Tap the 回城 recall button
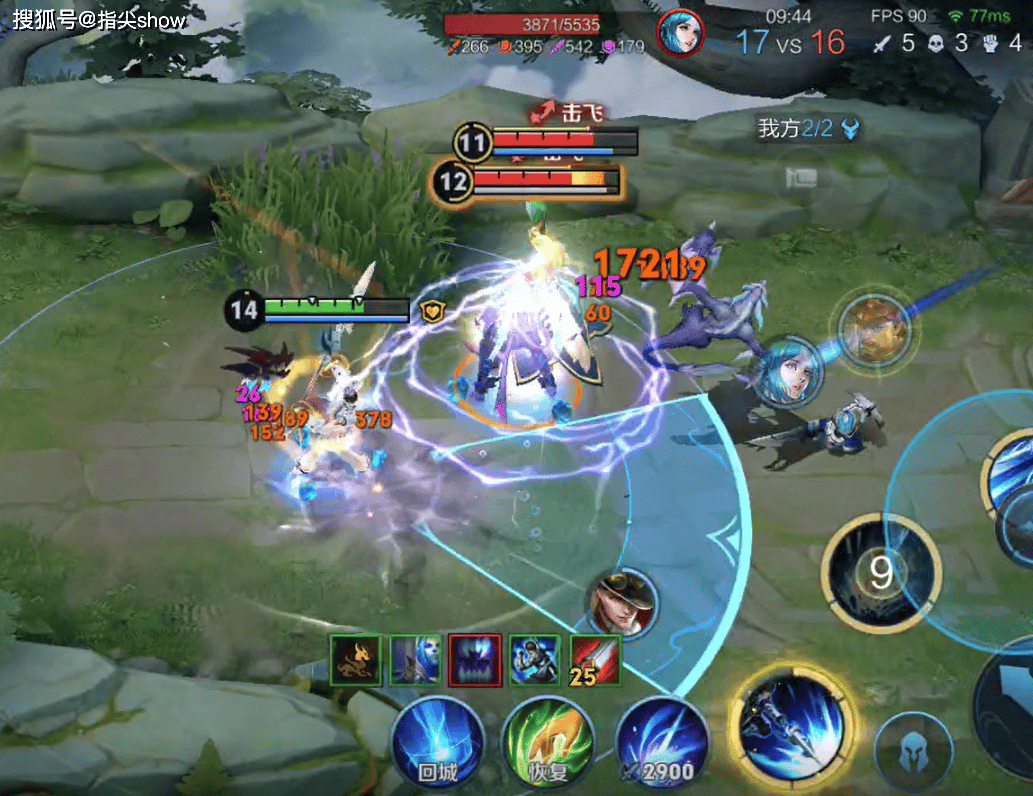Viewport: 1033px width, 796px height. 437,743
